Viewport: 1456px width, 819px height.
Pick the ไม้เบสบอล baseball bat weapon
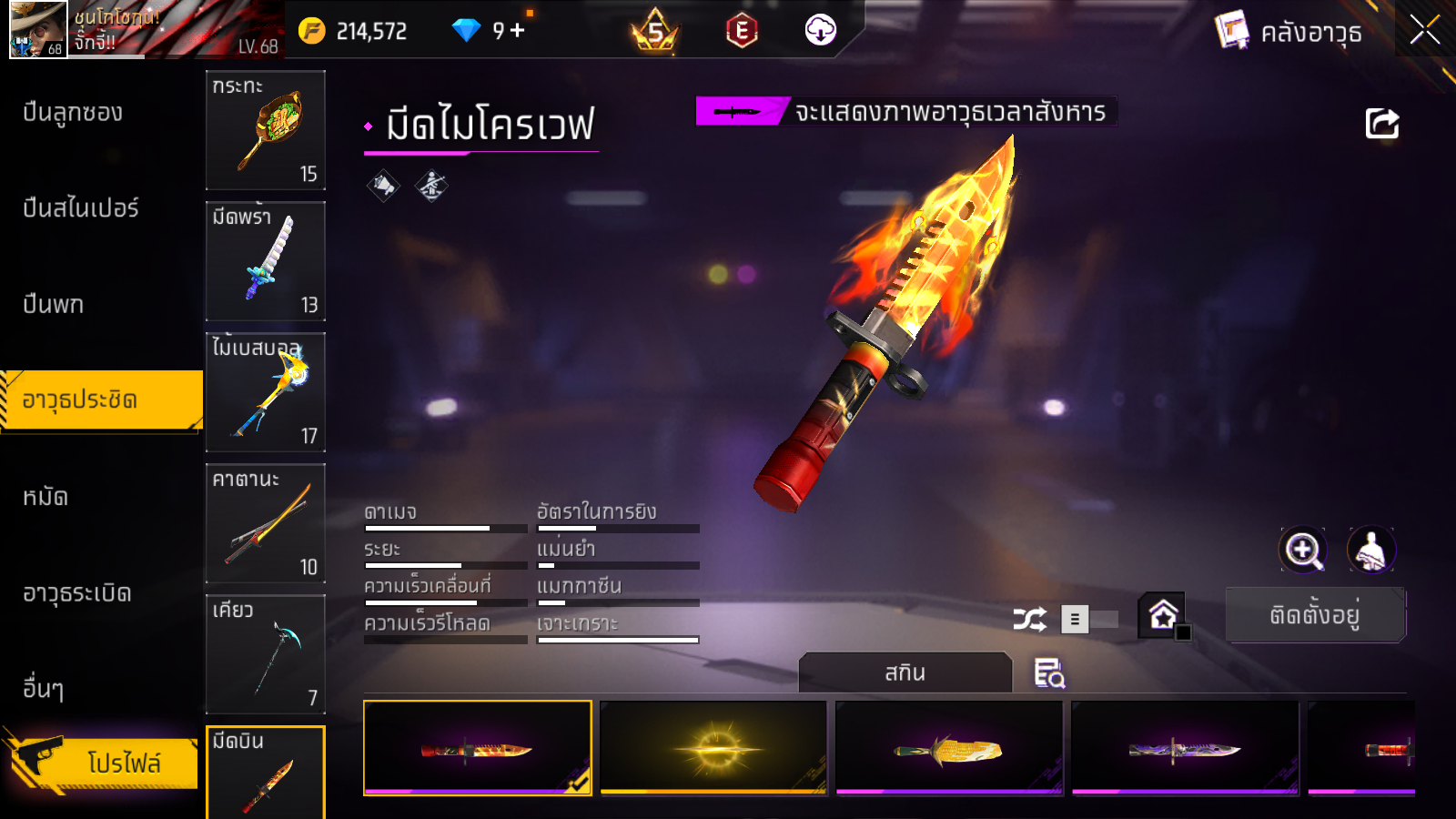pyautogui.click(x=266, y=392)
